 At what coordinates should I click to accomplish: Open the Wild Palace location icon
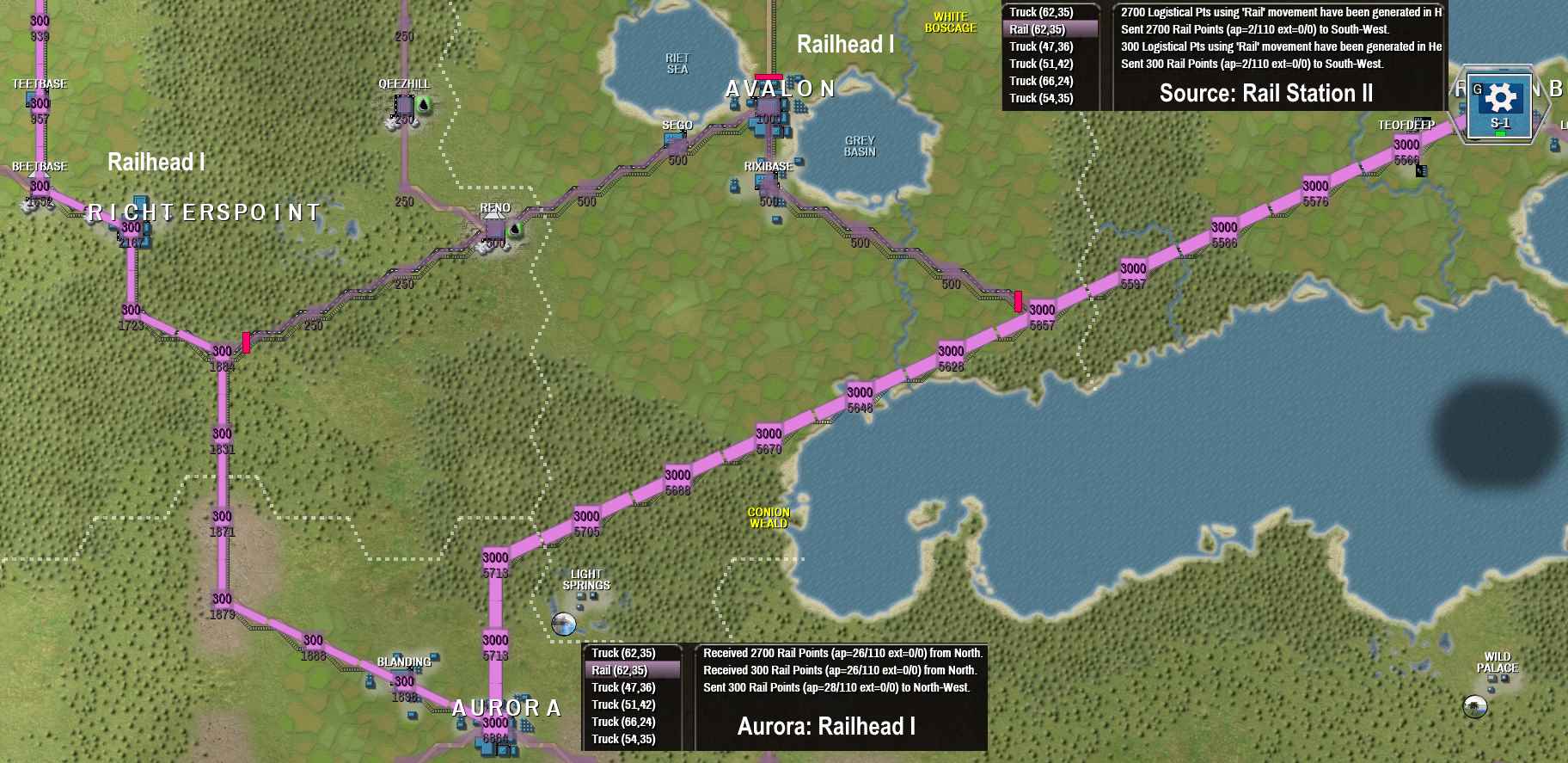(1475, 708)
